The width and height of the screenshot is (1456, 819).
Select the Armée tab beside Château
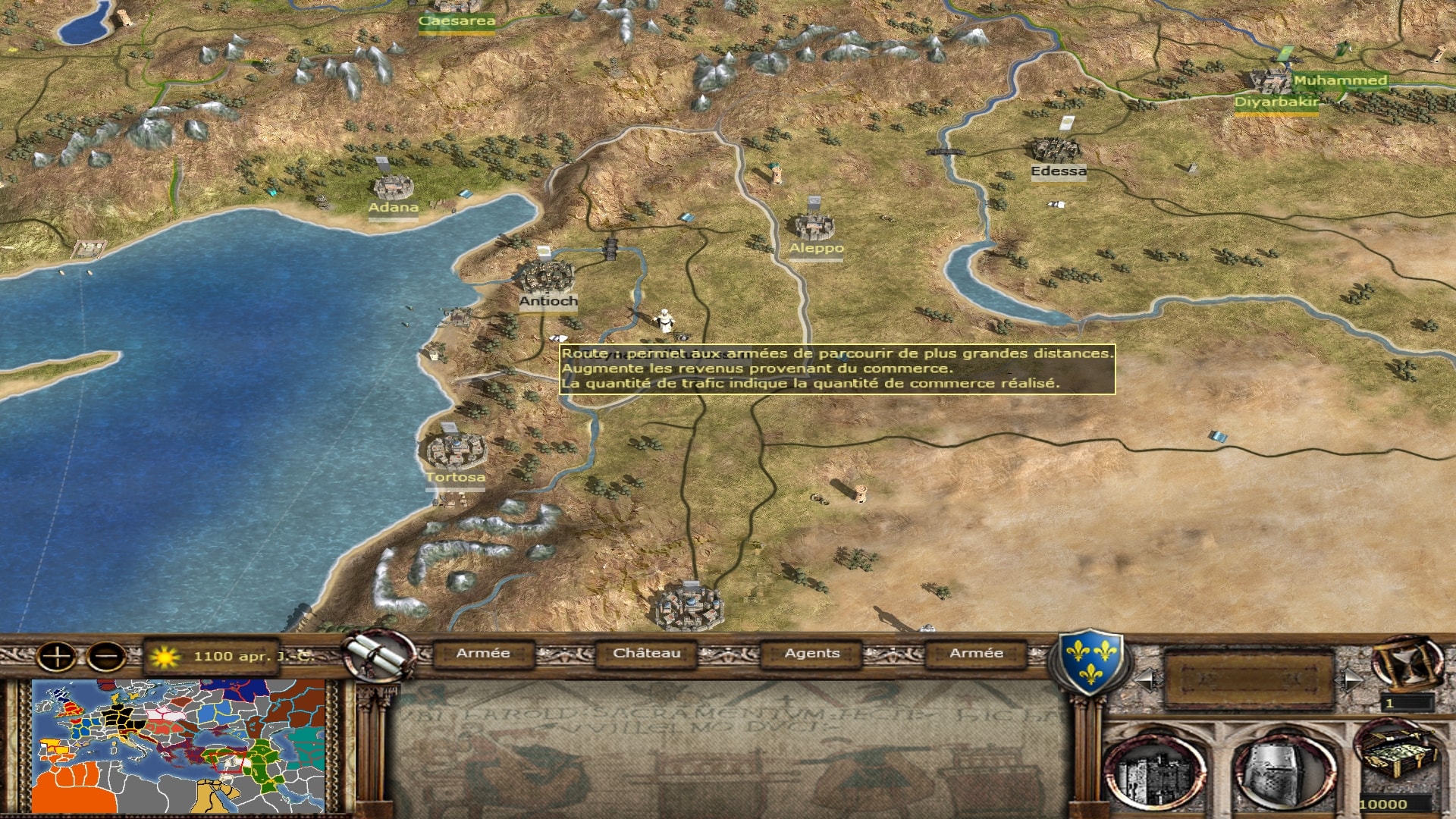click(x=483, y=654)
